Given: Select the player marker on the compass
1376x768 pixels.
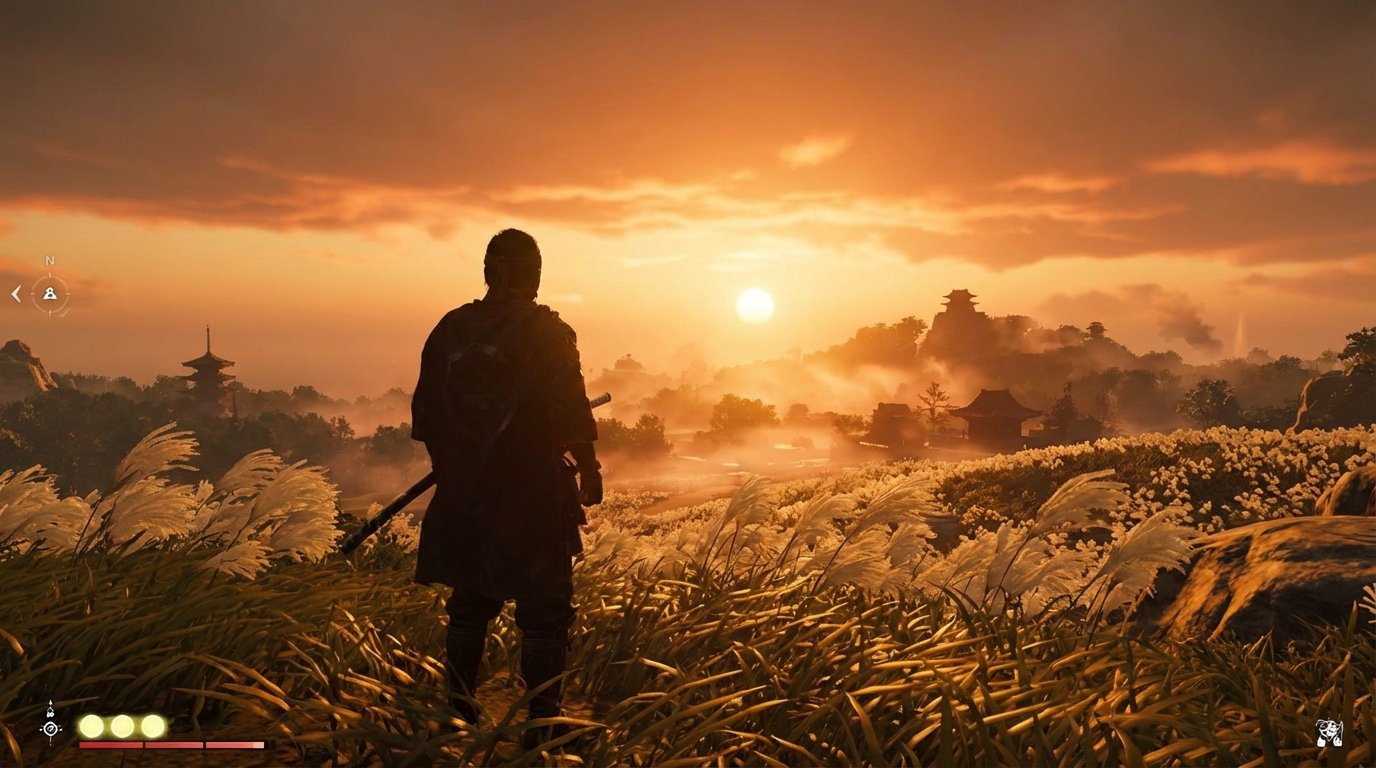Looking at the screenshot, I should coord(50,294).
